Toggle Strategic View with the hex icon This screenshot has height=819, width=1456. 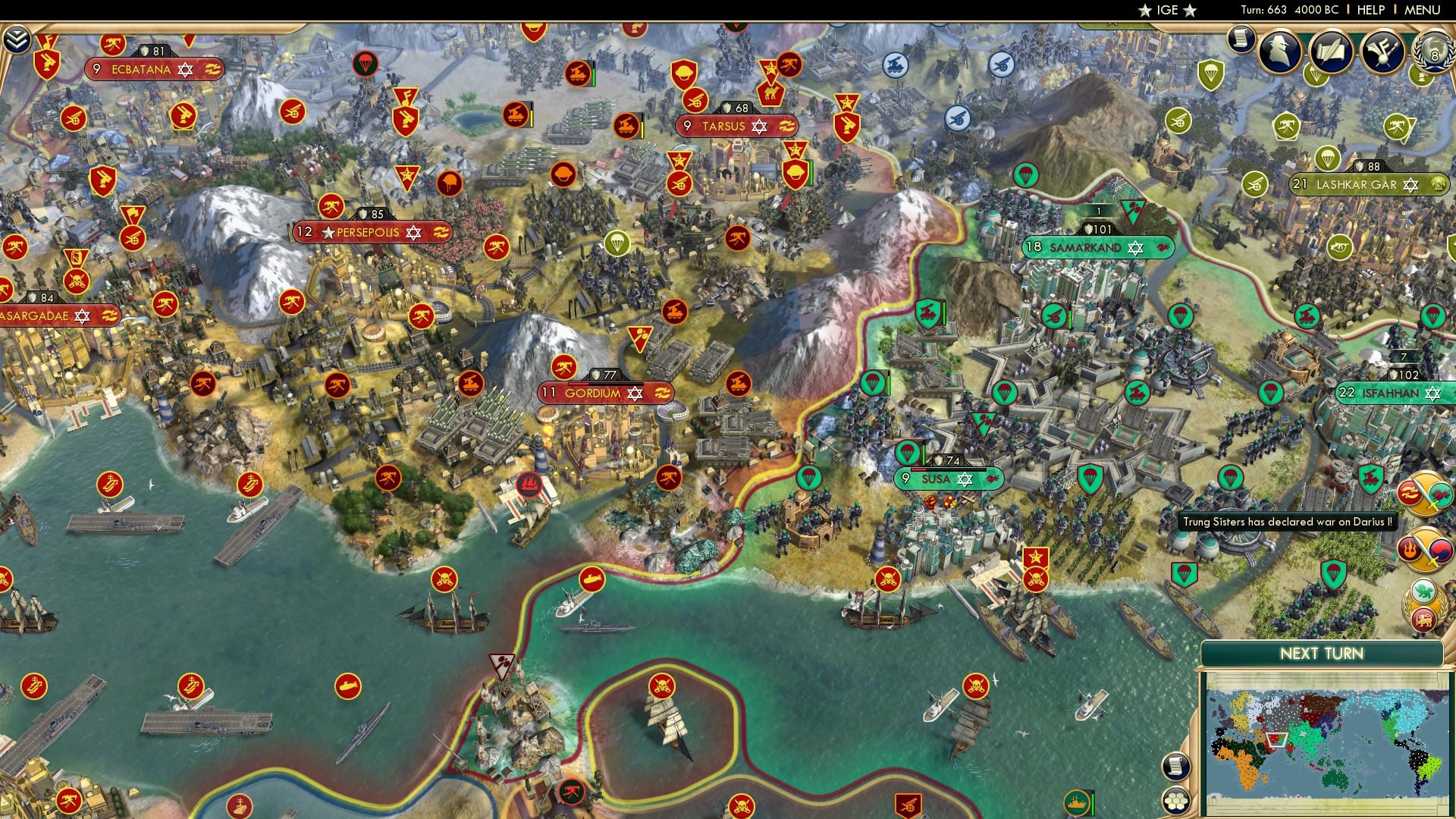(x=1176, y=799)
